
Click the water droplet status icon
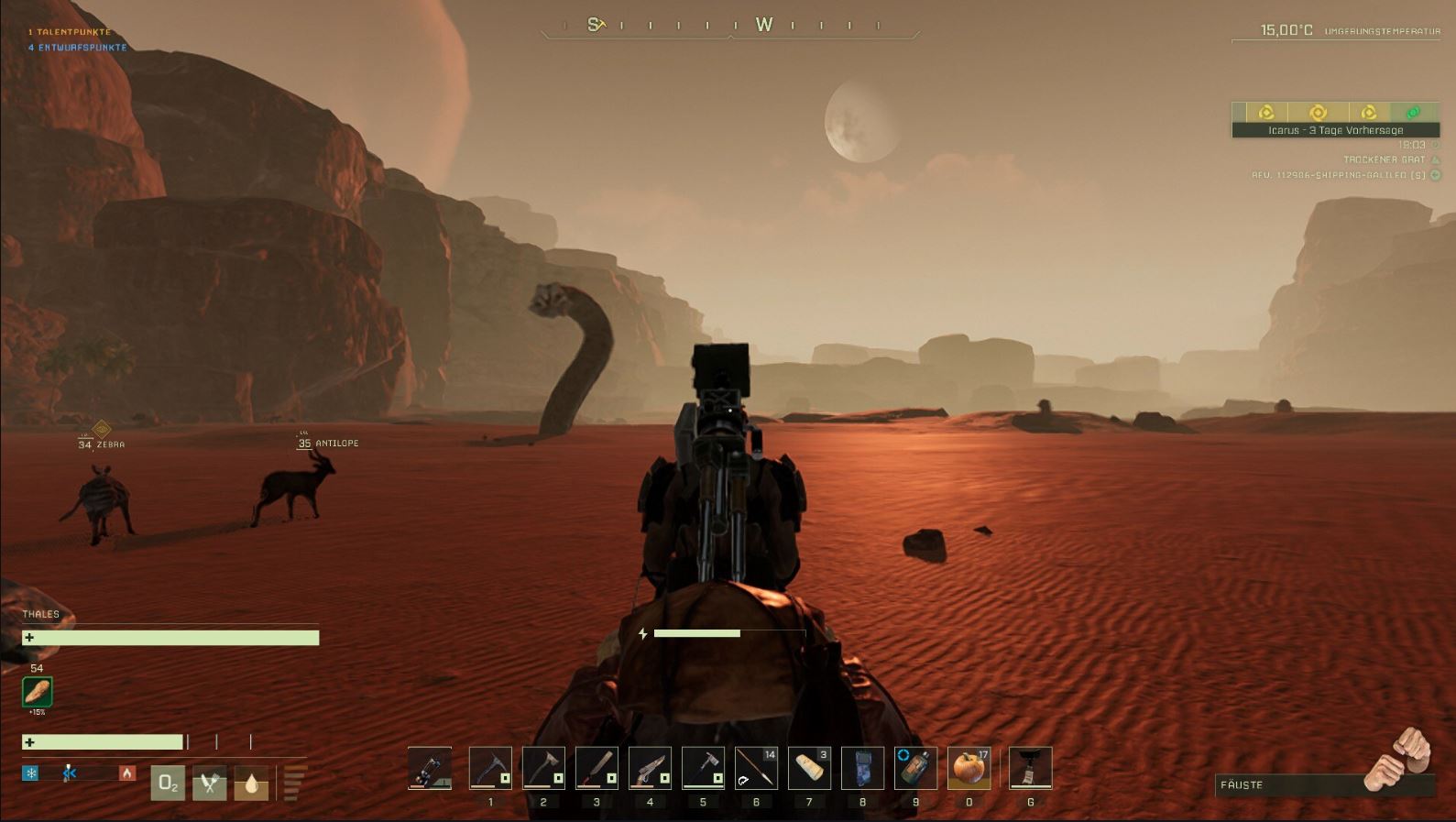[251, 783]
